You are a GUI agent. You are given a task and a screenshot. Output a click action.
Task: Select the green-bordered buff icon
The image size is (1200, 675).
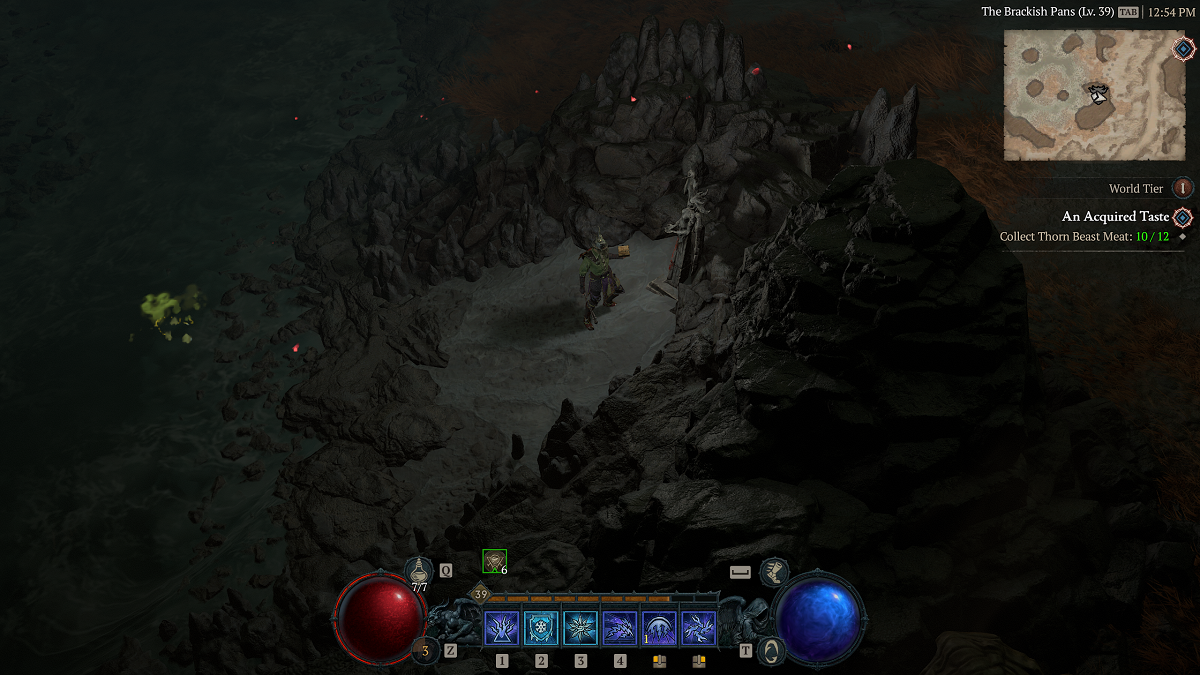(494, 561)
